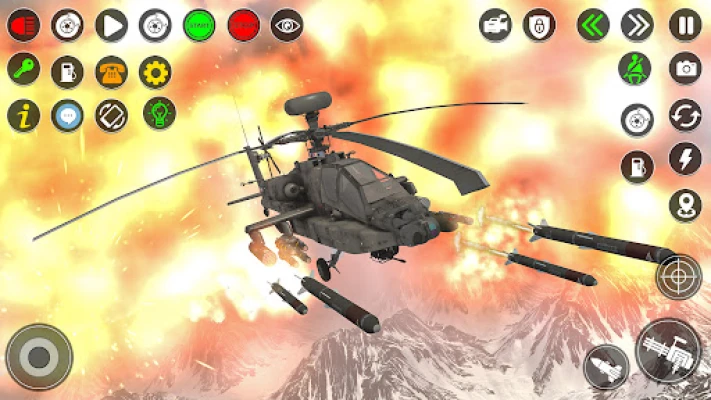Select the green key icon
The image size is (711, 400).
tap(23, 70)
